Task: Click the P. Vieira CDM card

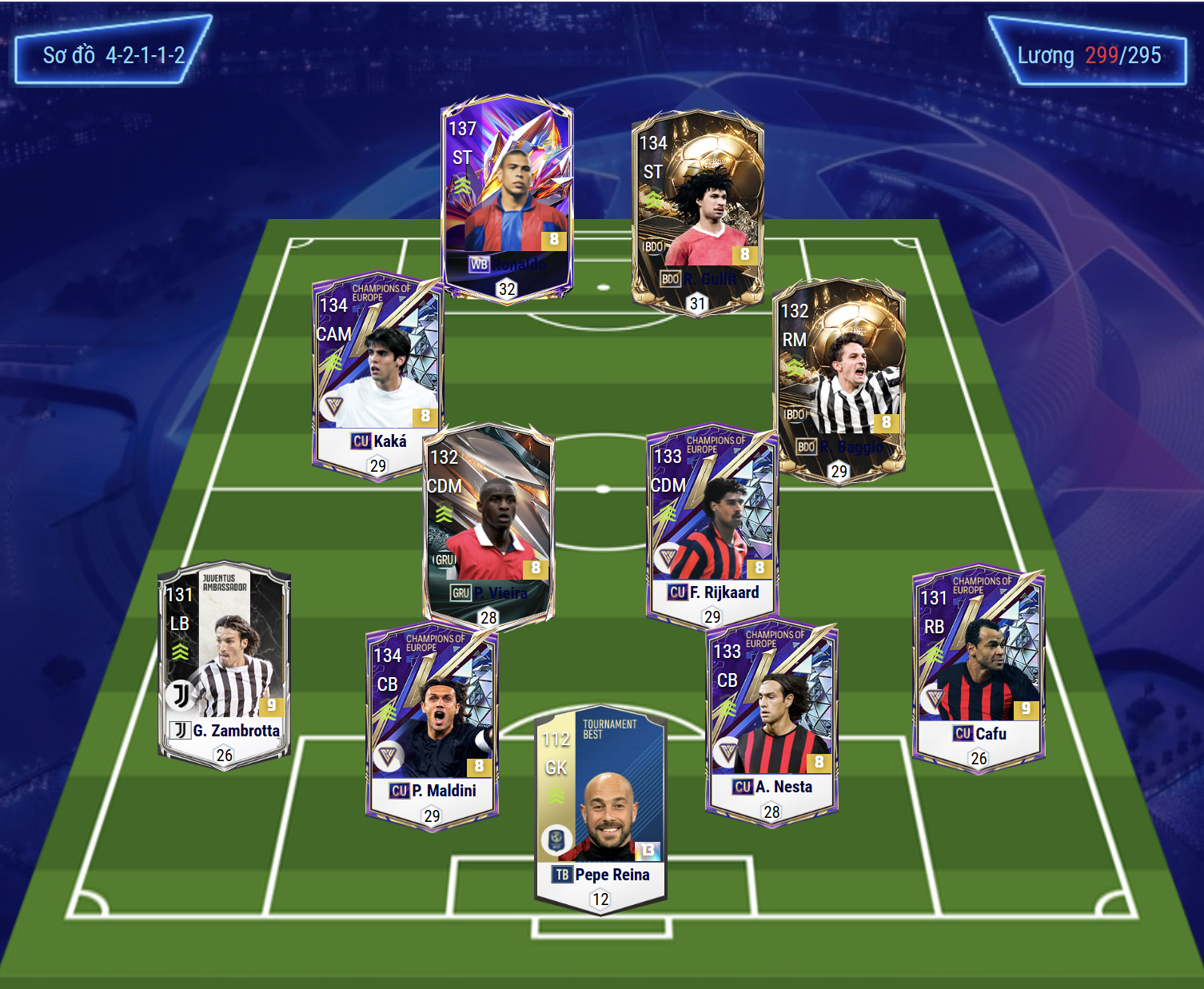Action: [x=488, y=524]
